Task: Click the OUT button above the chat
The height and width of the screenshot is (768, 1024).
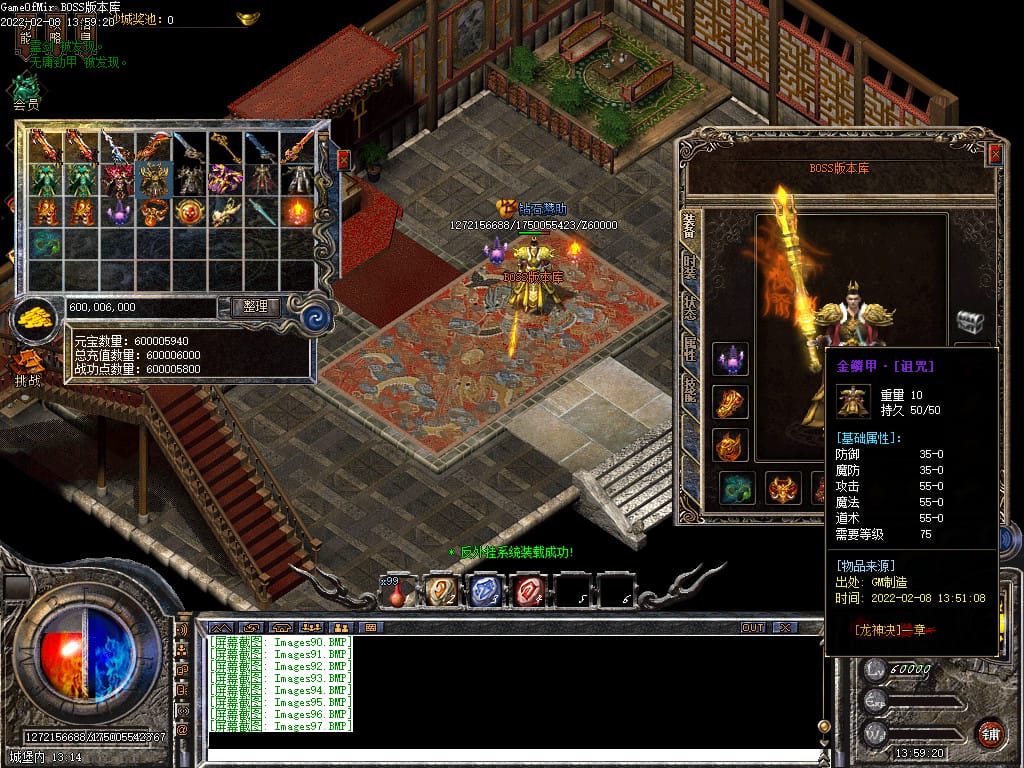Action: tap(752, 627)
